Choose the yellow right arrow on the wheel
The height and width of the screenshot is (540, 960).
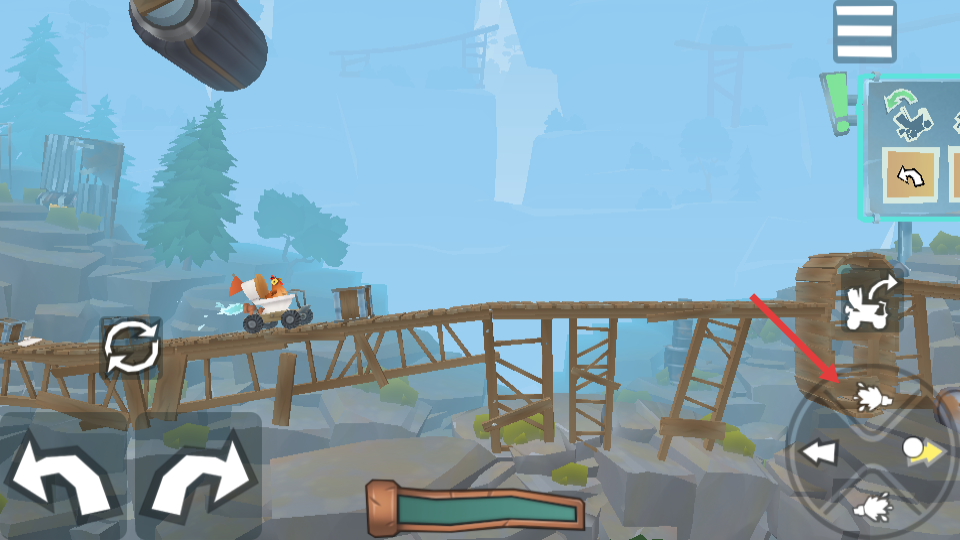925,452
